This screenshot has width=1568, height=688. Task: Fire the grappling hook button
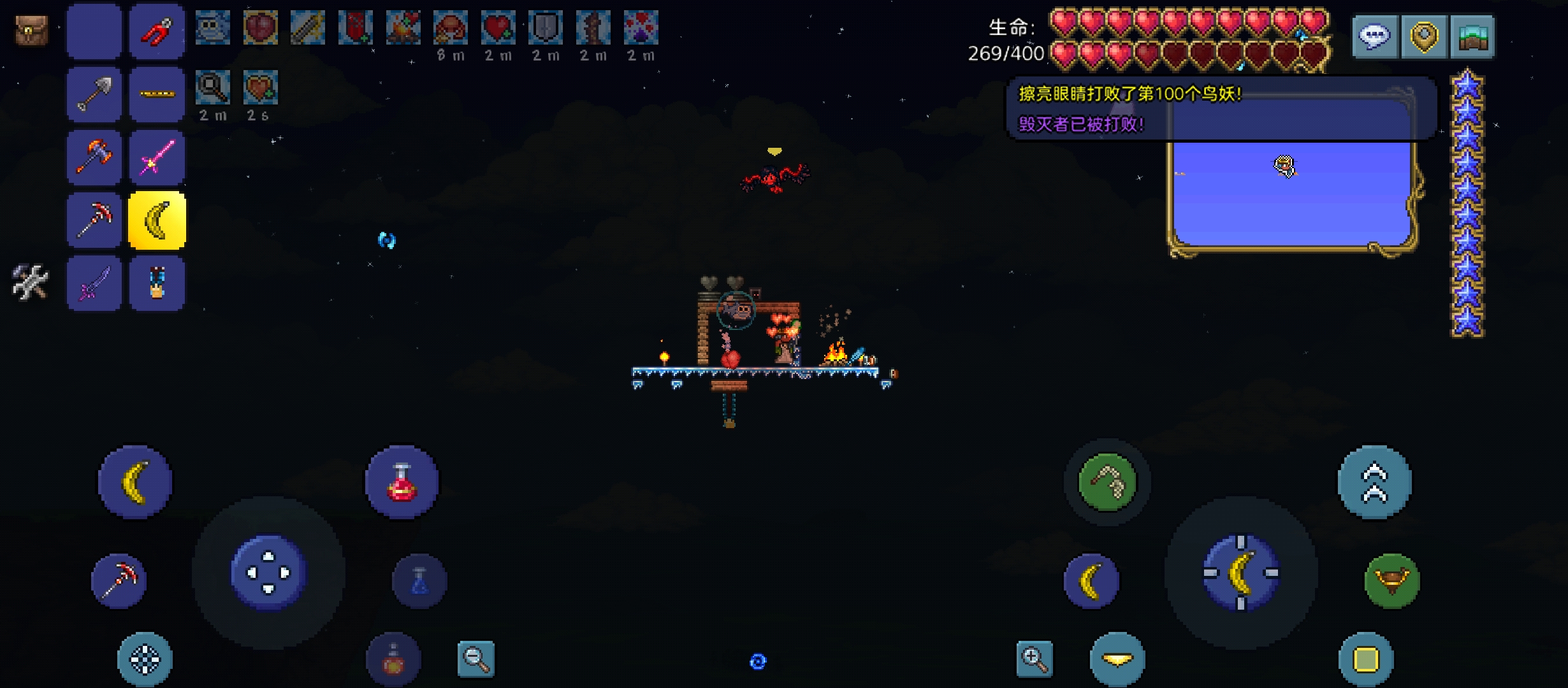(1107, 482)
